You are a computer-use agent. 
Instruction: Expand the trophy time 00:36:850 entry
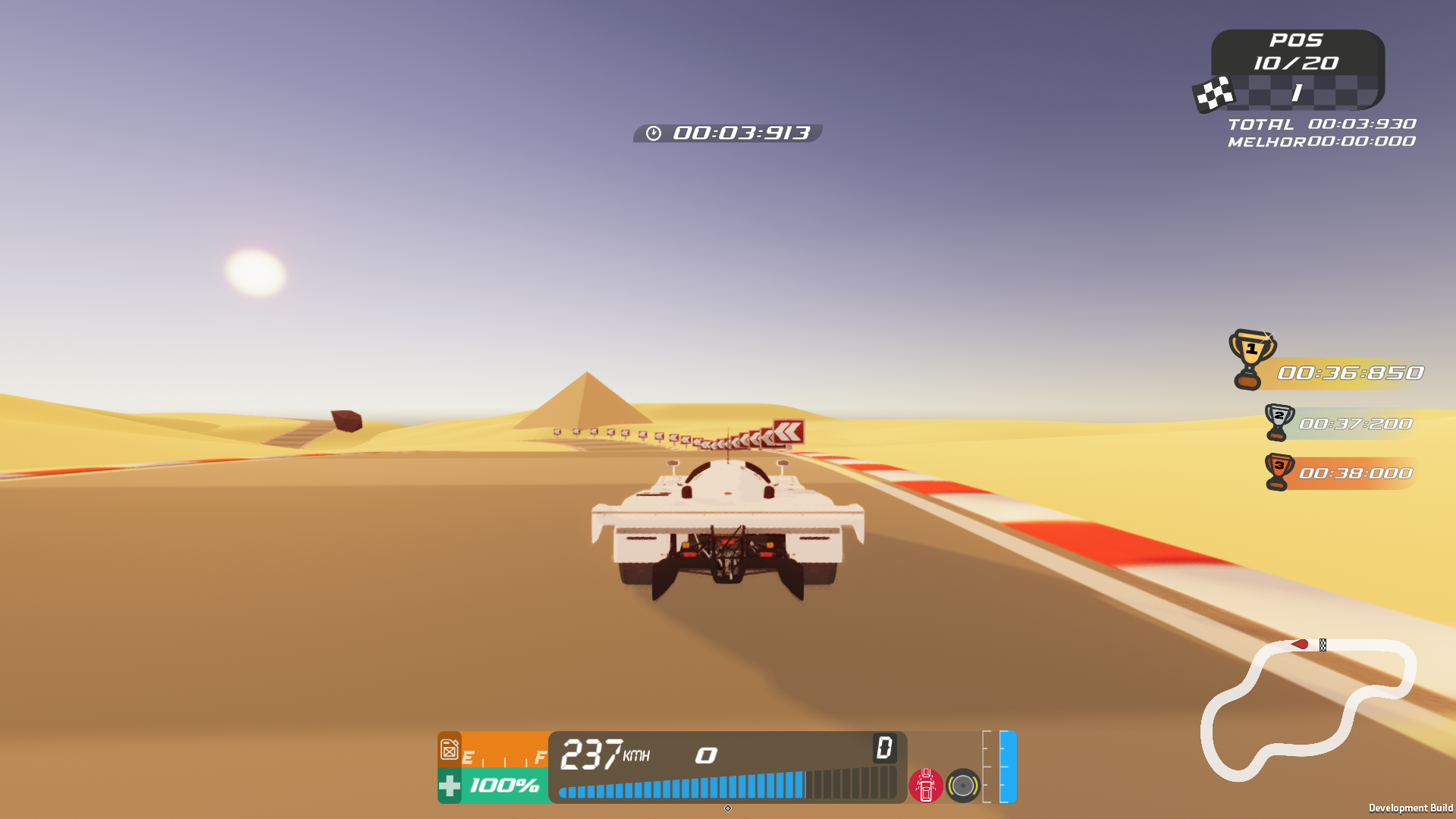click(1350, 372)
